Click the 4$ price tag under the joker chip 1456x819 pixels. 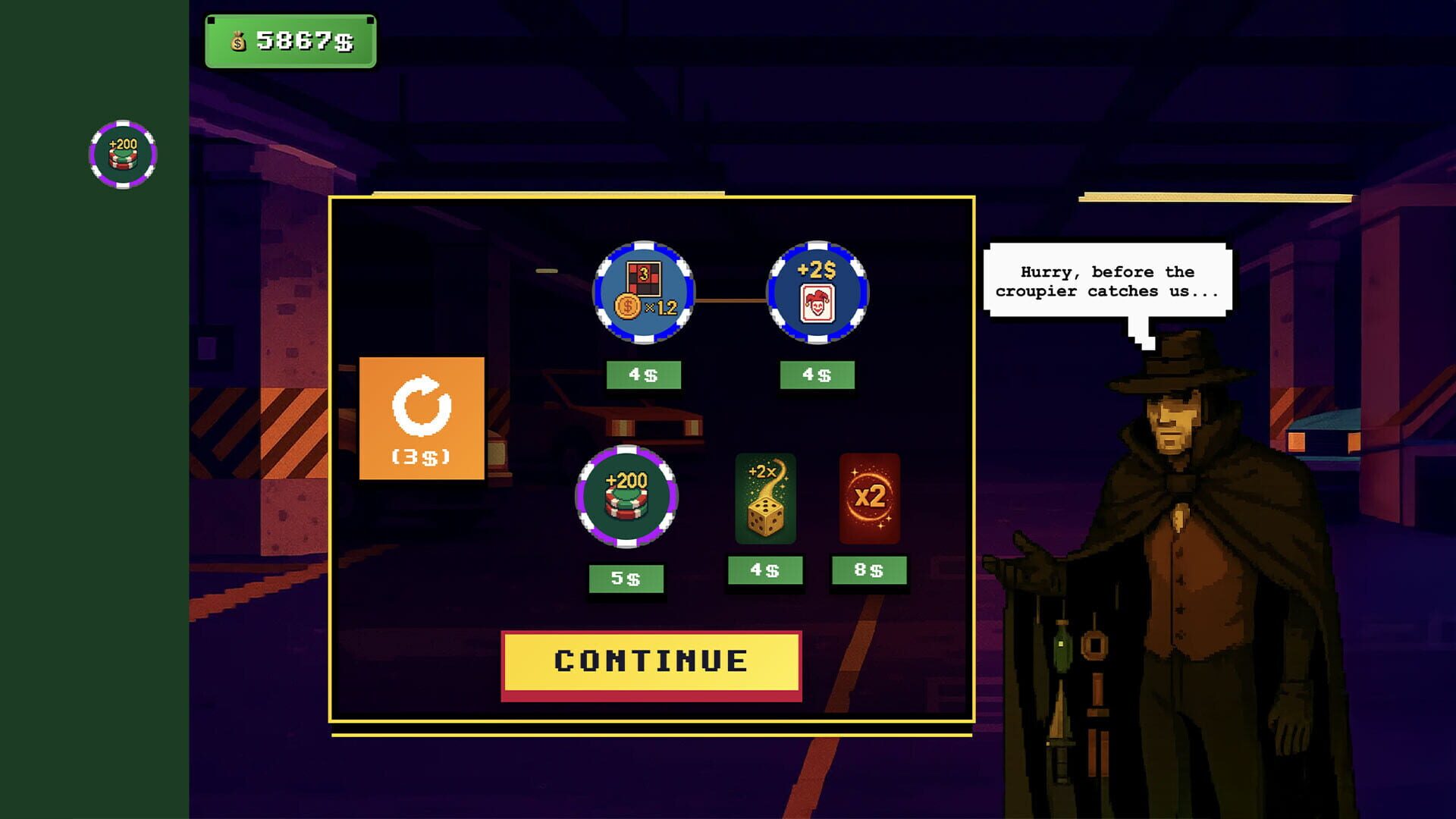[817, 373]
